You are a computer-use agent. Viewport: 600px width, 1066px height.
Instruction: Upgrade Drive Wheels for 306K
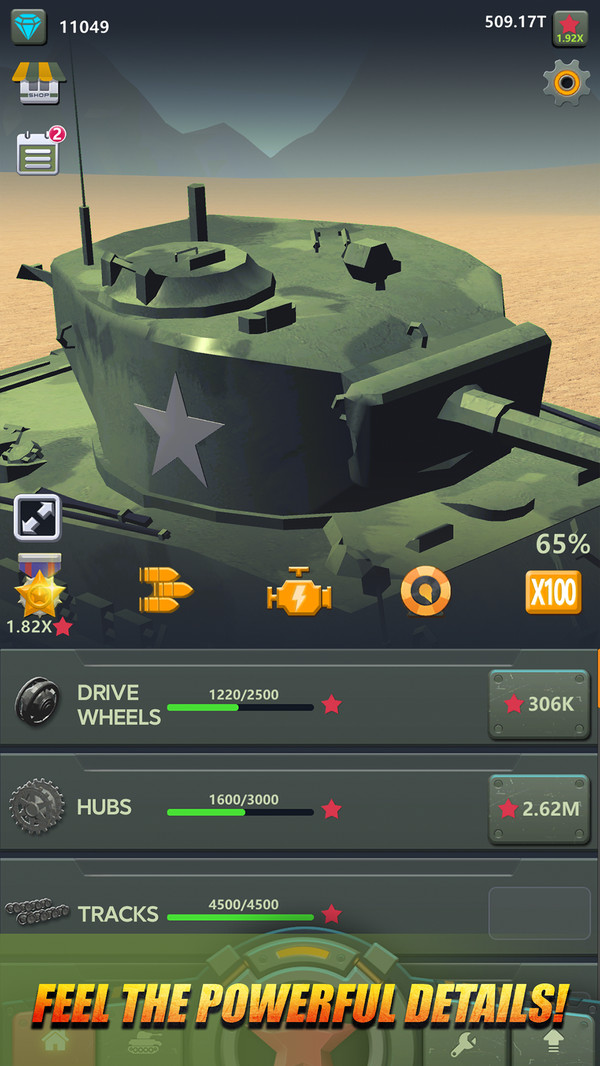pyautogui.click(x=538, y=704)
